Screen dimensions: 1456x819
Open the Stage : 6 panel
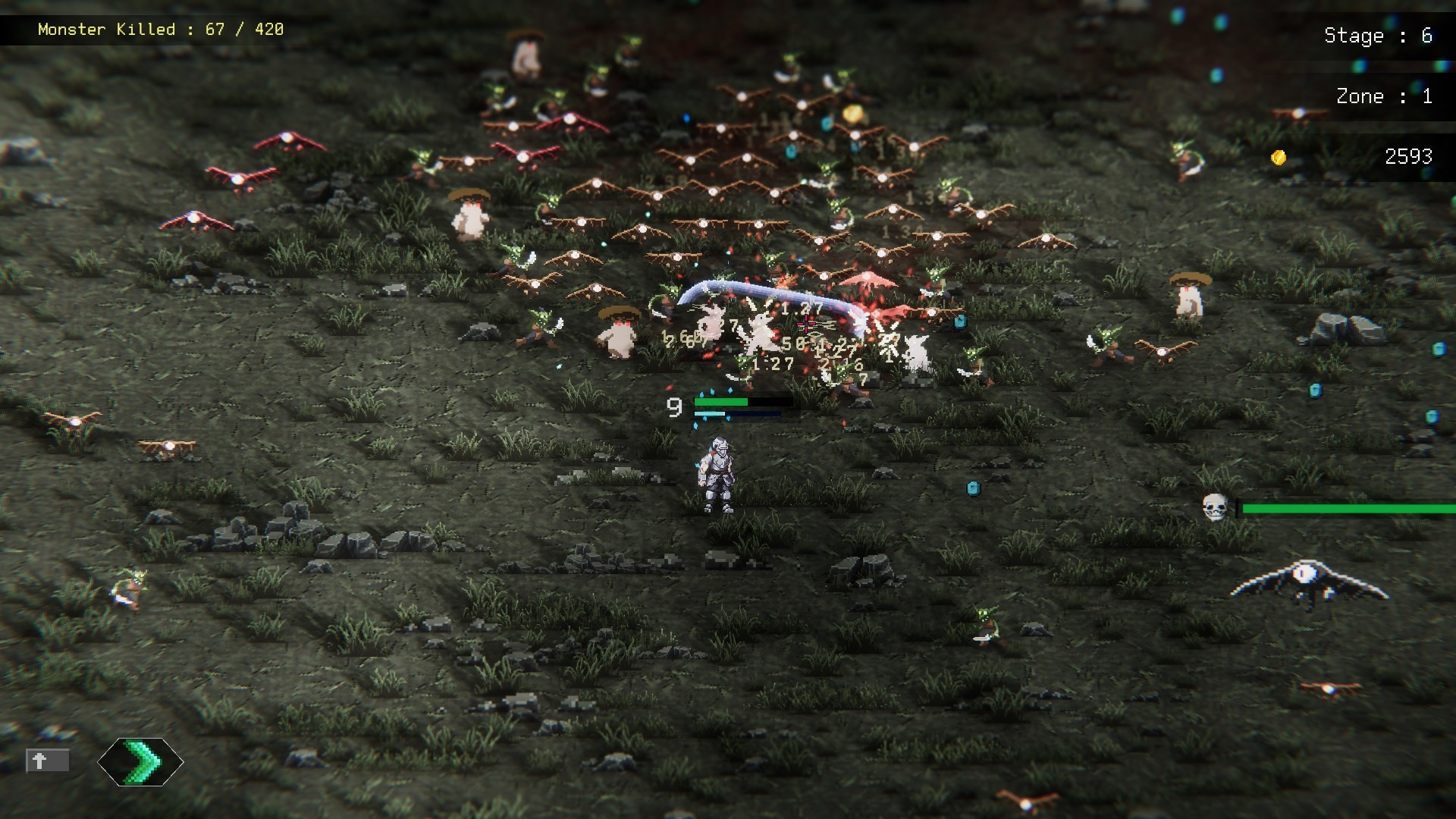point(1378,36)
